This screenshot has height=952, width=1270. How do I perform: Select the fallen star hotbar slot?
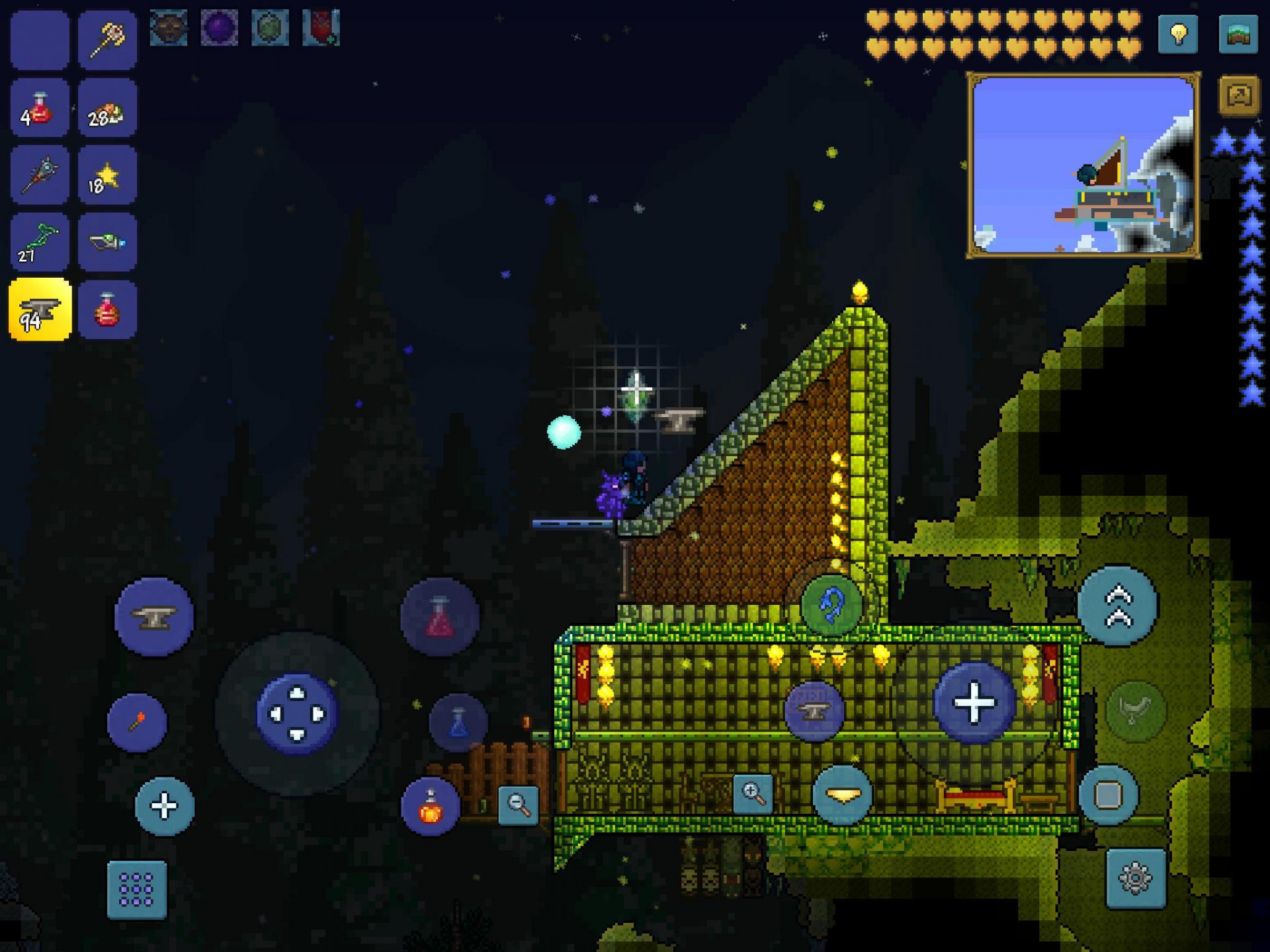click(x=107, y=175)
